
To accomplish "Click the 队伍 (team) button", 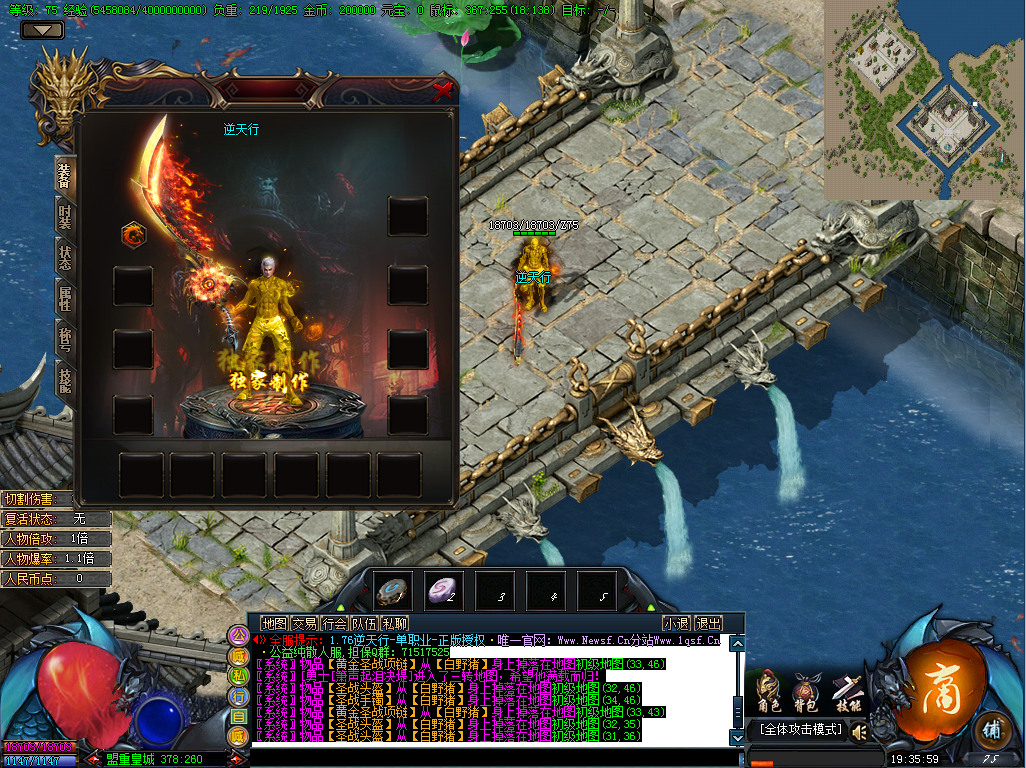I will 364,623.
